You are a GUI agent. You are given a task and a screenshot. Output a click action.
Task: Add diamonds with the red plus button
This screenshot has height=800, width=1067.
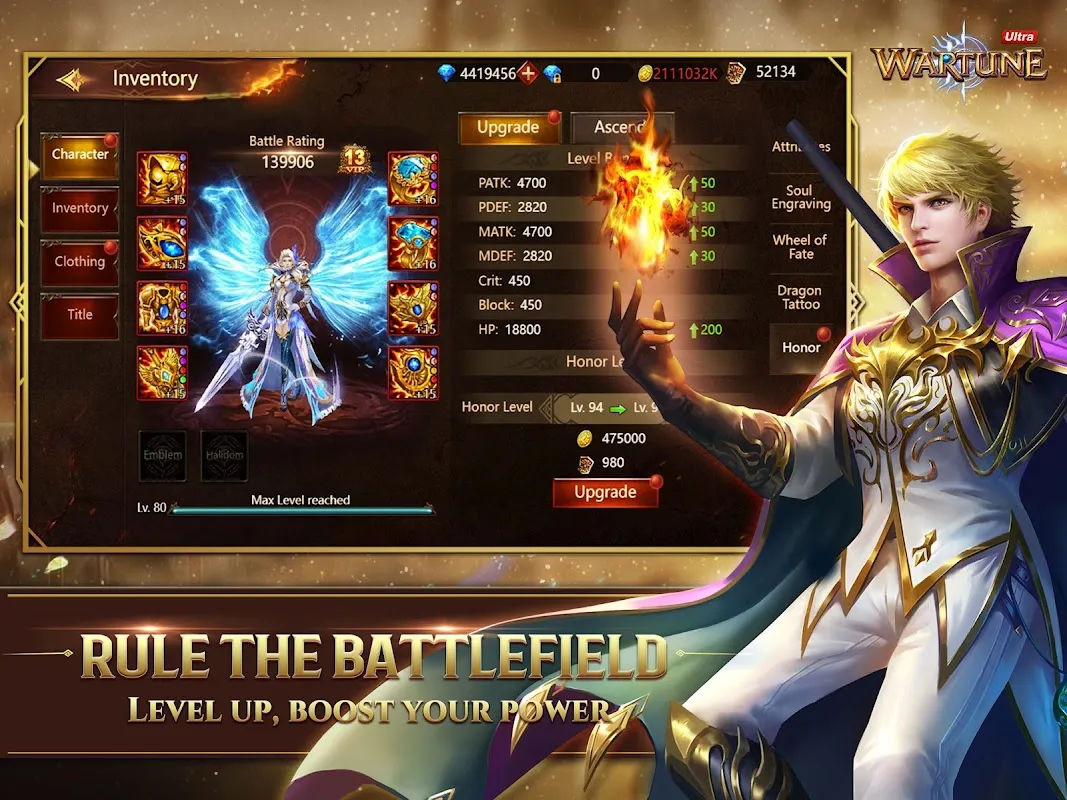pyautogui.click(x=528, y=73)
